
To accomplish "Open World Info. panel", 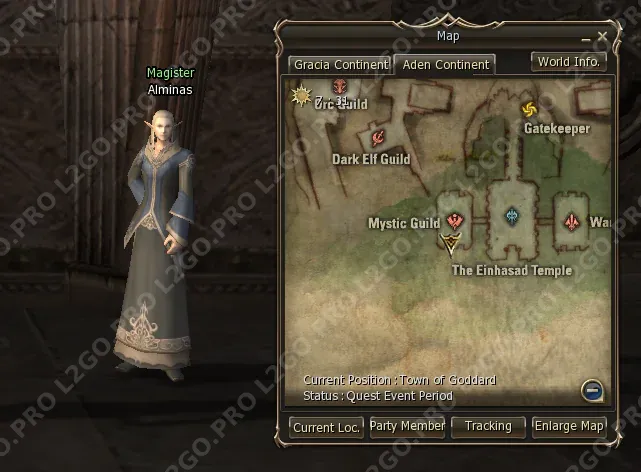I will pos(569,61).
